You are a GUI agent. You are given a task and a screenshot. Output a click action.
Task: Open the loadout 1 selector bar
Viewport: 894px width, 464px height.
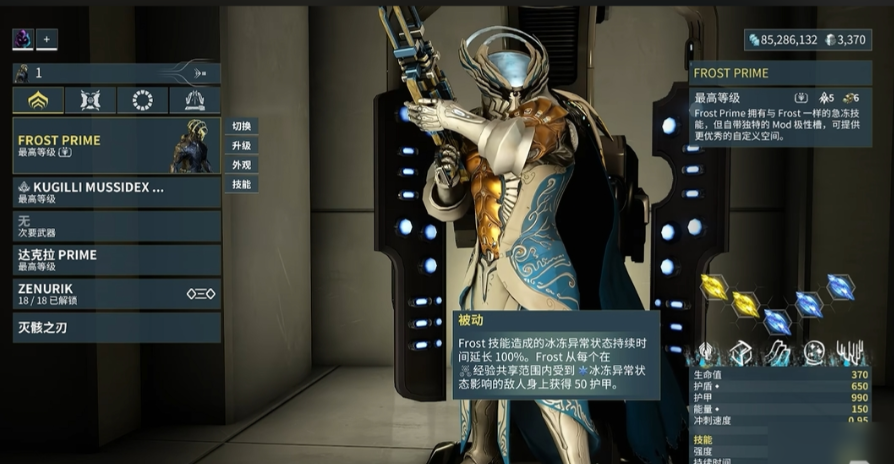click(x=116, y=72)
